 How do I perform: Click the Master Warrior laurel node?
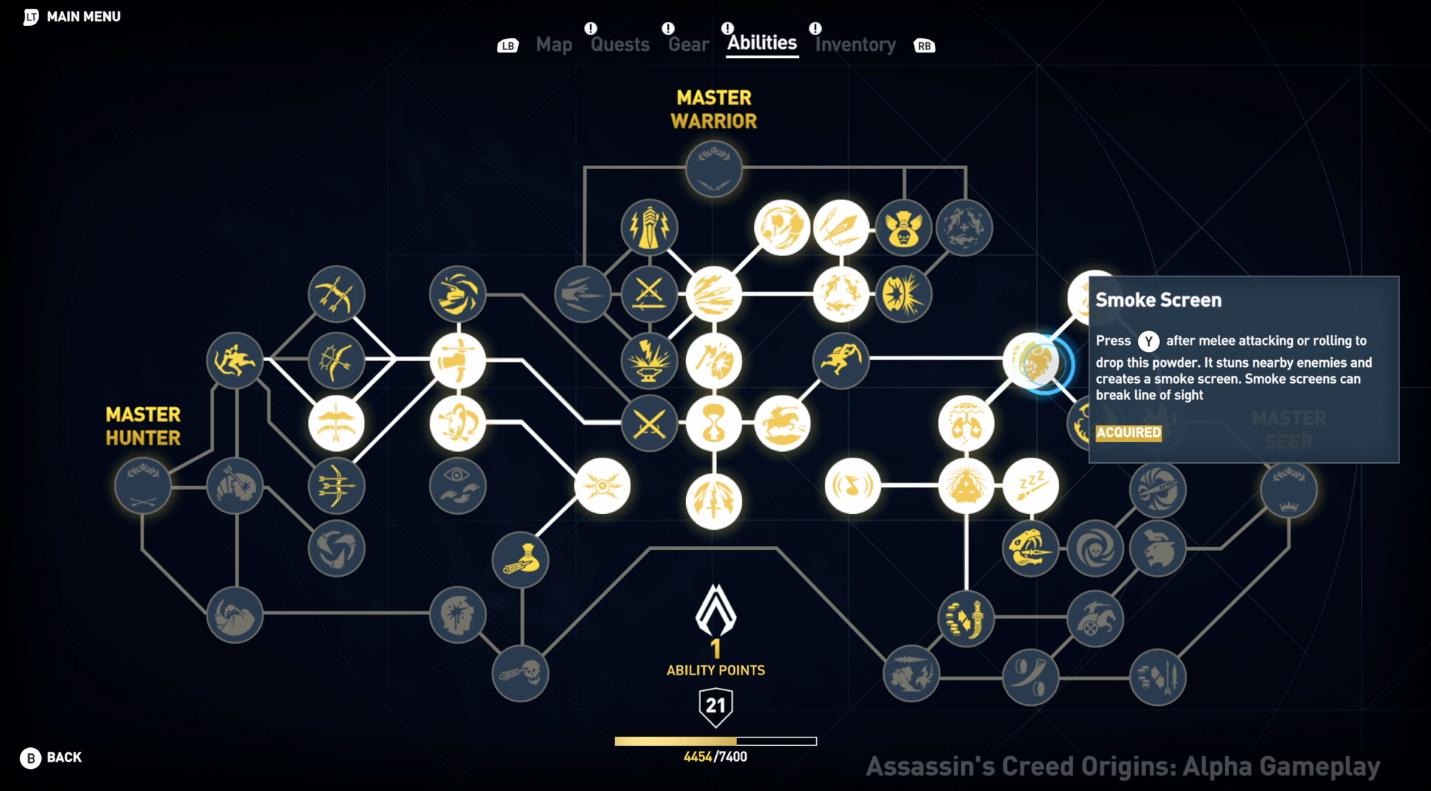coord(714,168)
